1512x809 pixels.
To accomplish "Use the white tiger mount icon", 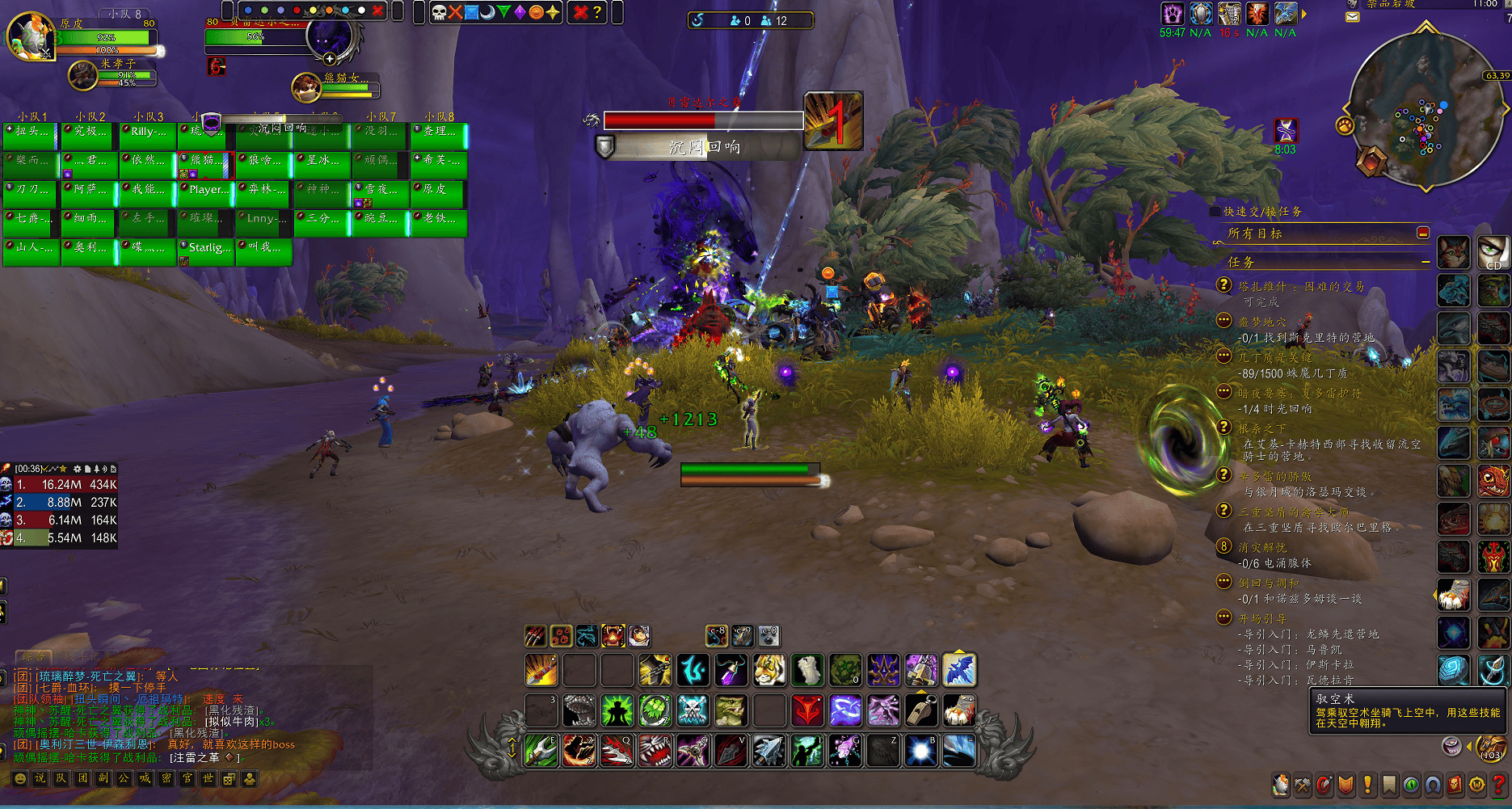I will click(x=769, y=670).
